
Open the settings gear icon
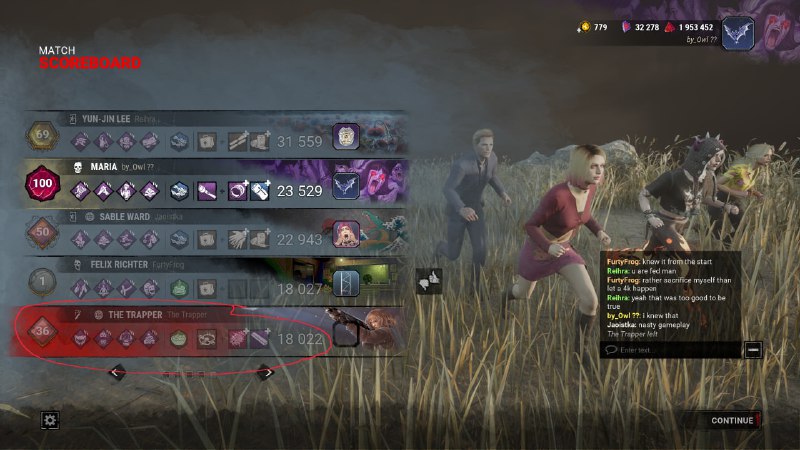(x=50, y=420)
